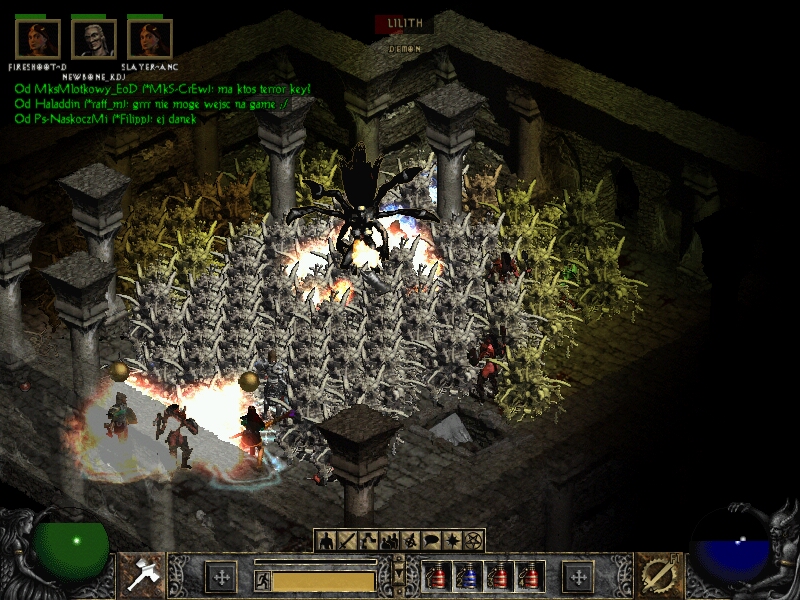The width and height of the screenshot is (800, 600).
Task: Show the skill tree from the mini panel
Action: pyautogui.click(x=368, y=541)
